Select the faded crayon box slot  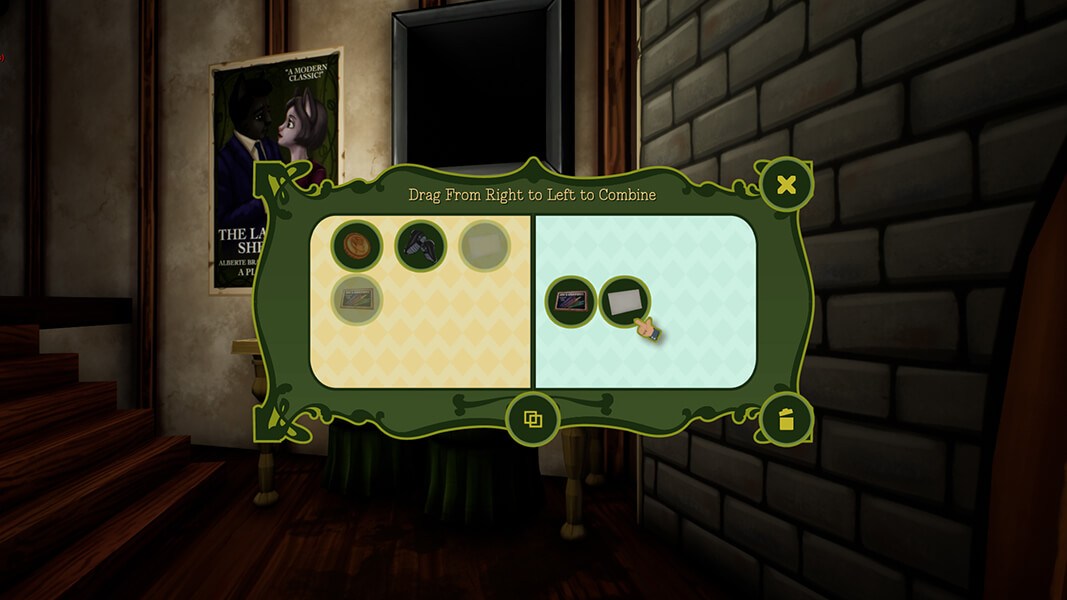357,300
